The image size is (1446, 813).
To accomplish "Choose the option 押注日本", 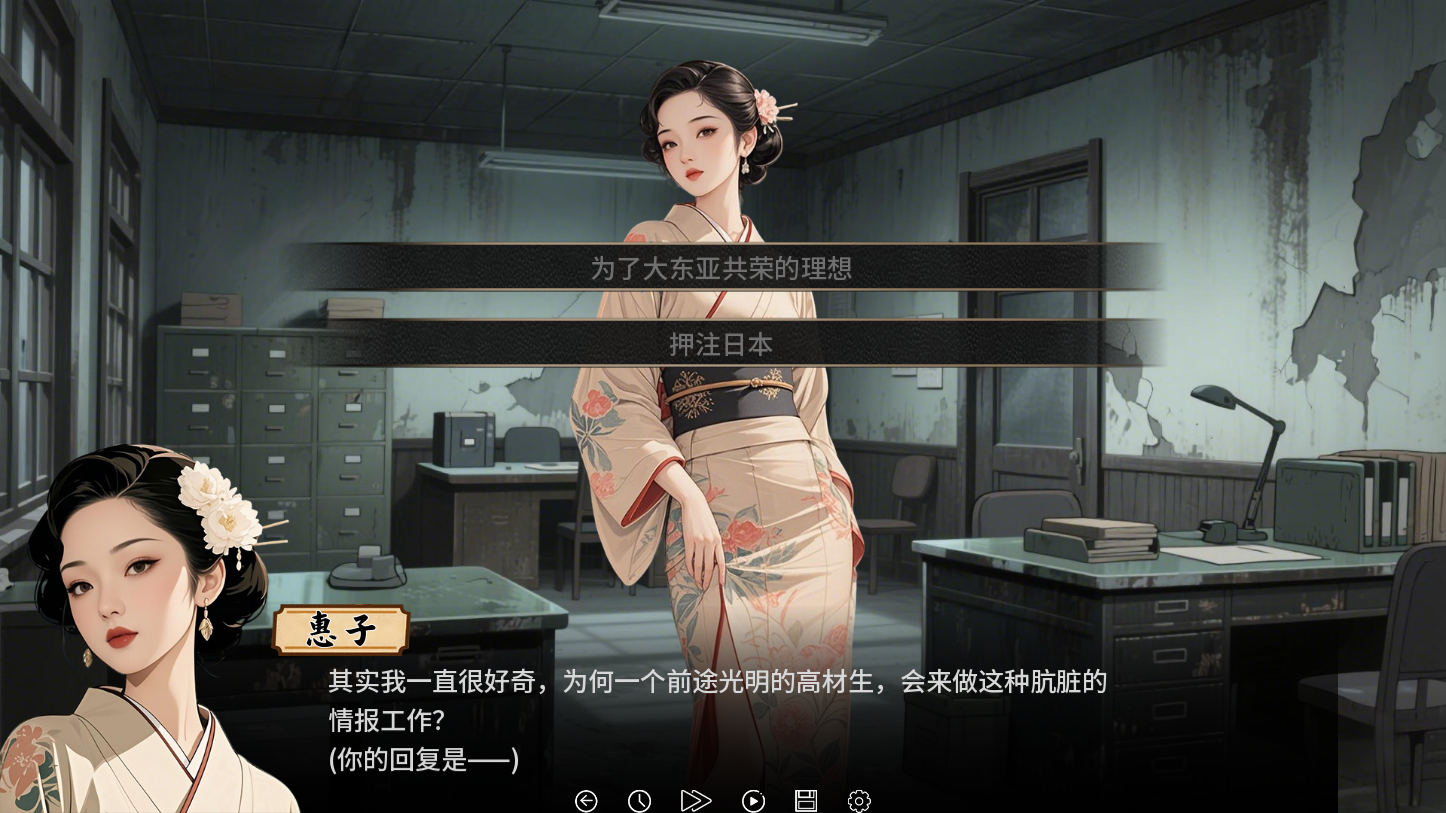I will point(722,342).
